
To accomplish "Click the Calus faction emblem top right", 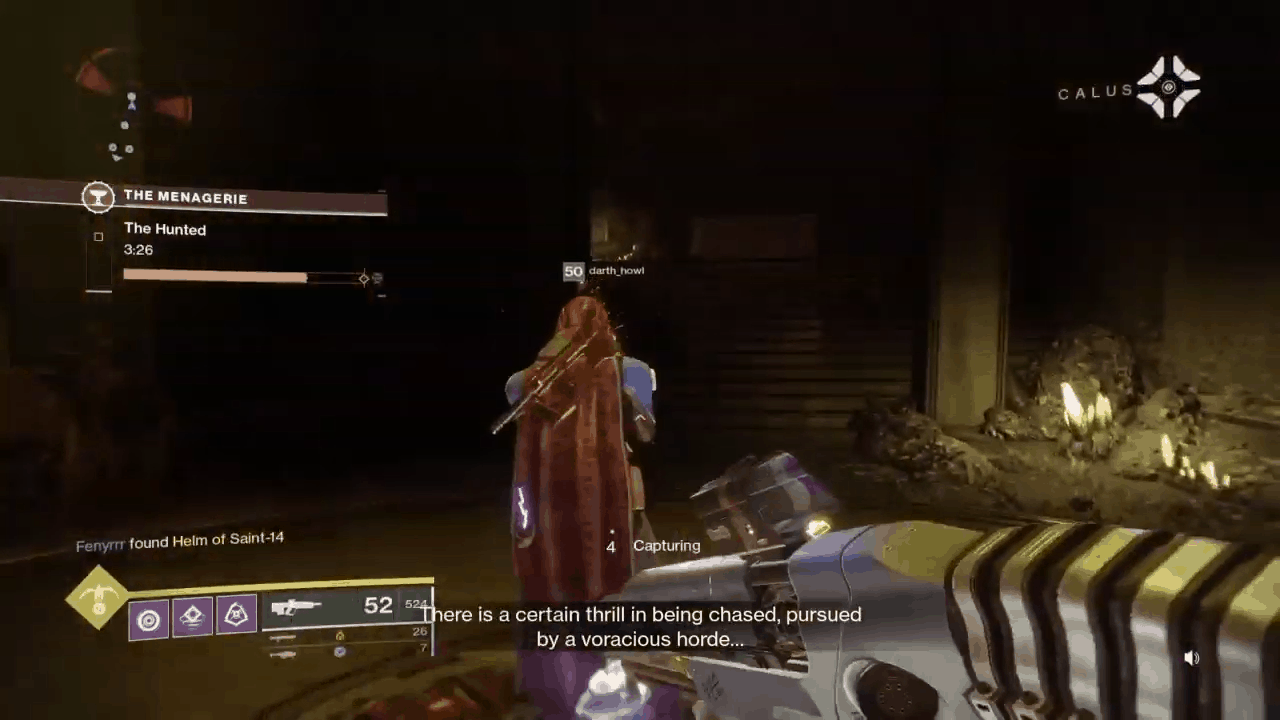I will click(x=1170, y=88).
